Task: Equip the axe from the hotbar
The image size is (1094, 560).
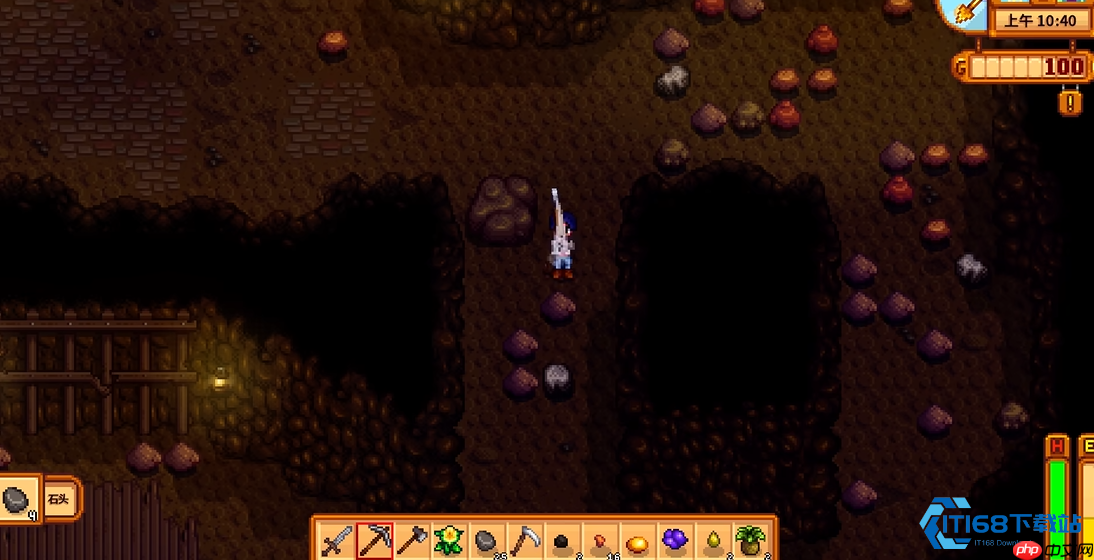Action: 412,541
